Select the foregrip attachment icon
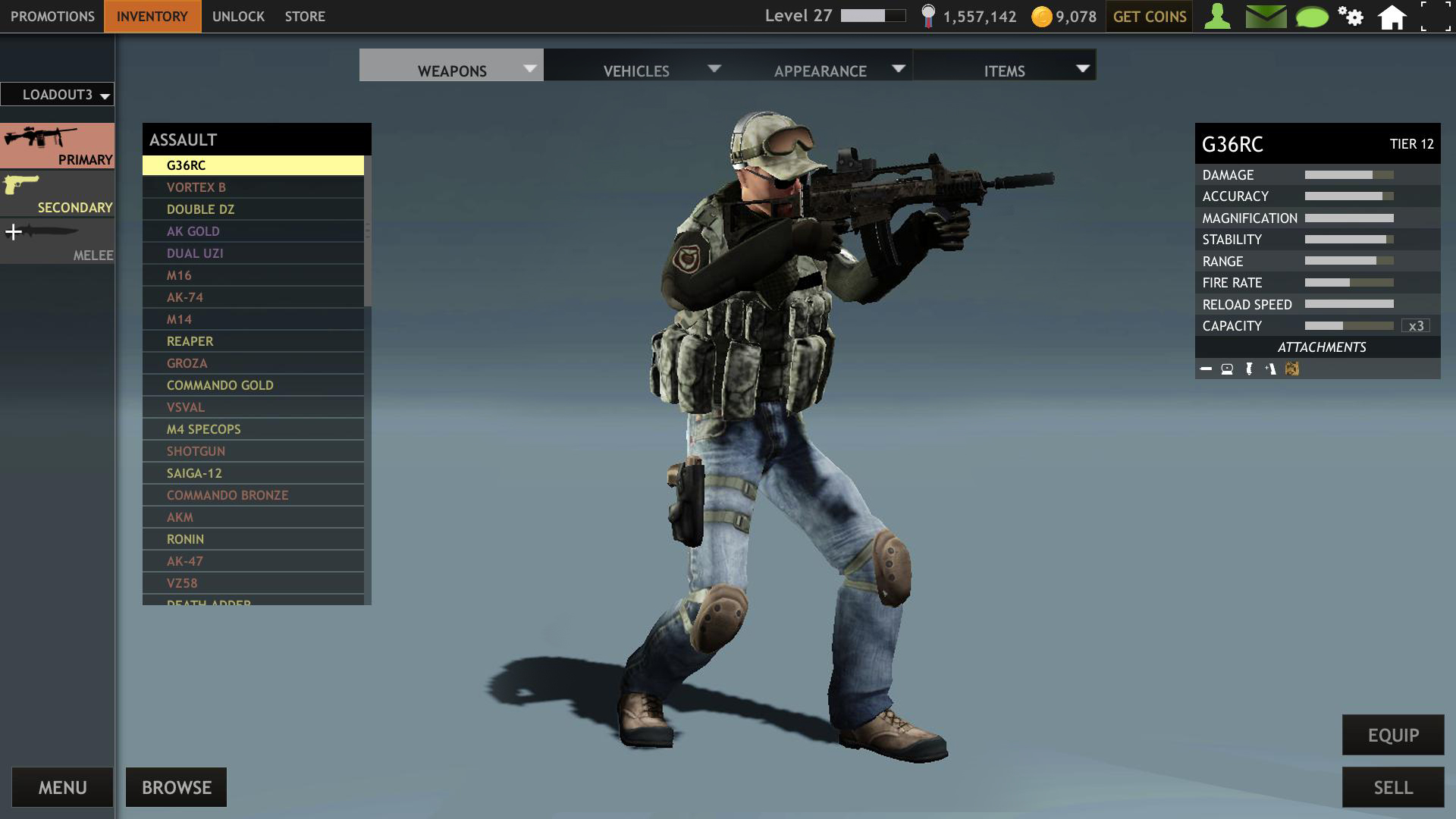 coord(1249,369)
